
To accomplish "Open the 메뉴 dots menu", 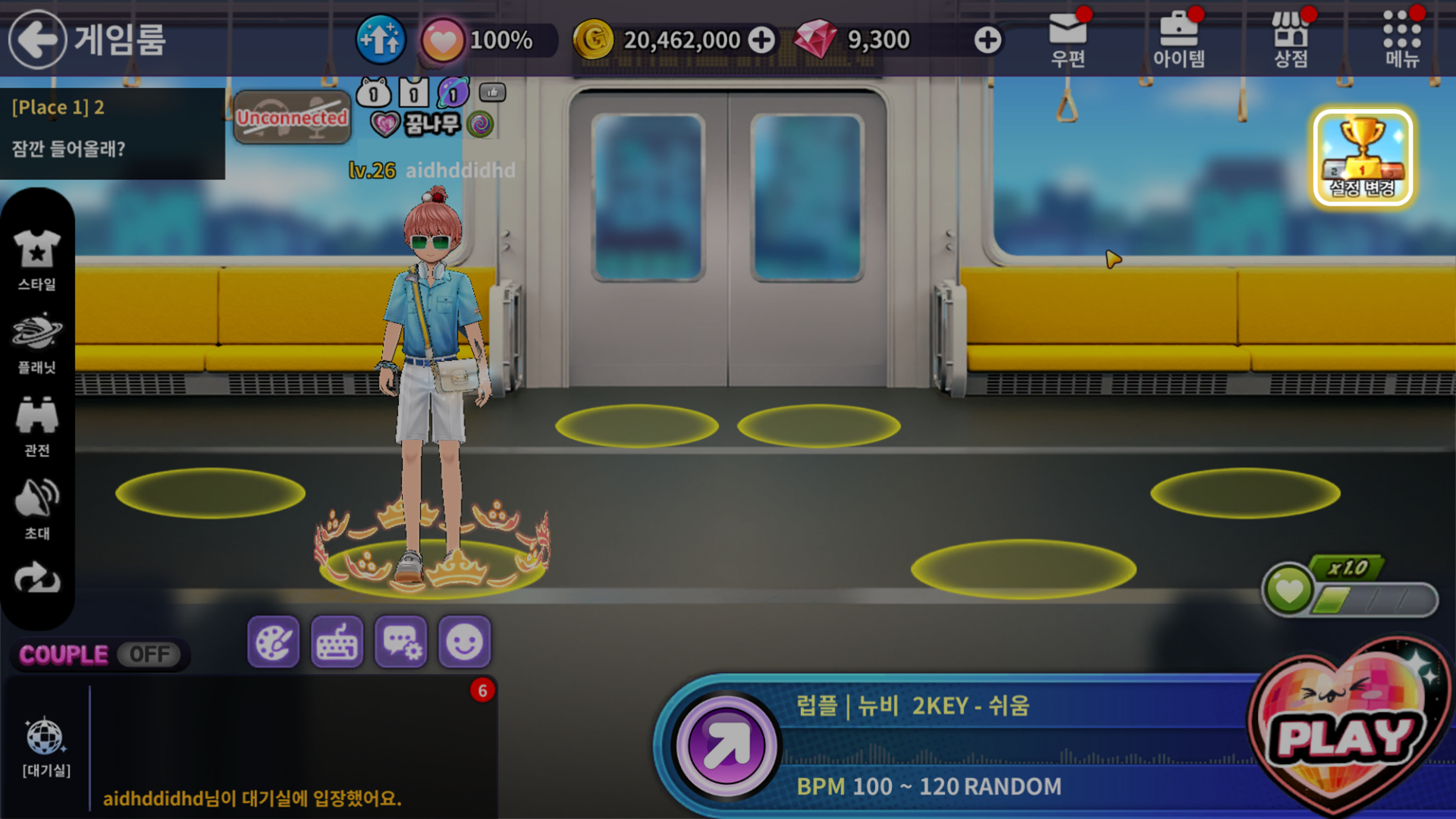I will click(1401, 39).
